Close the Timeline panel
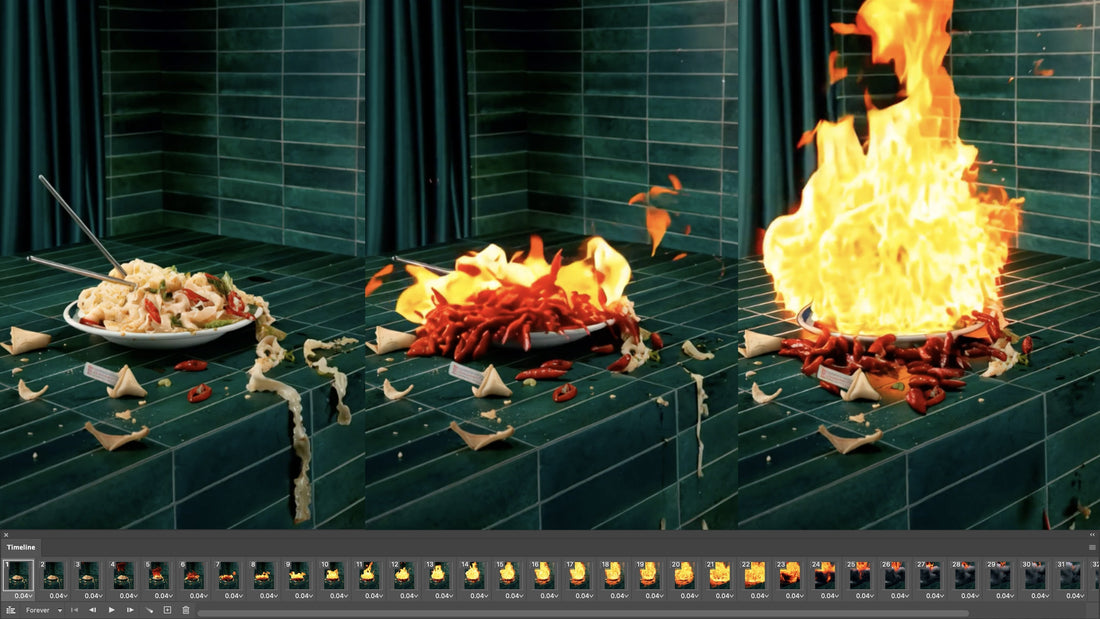The height and width of the screenshot is (619, 1100). [x=5, y=535]
